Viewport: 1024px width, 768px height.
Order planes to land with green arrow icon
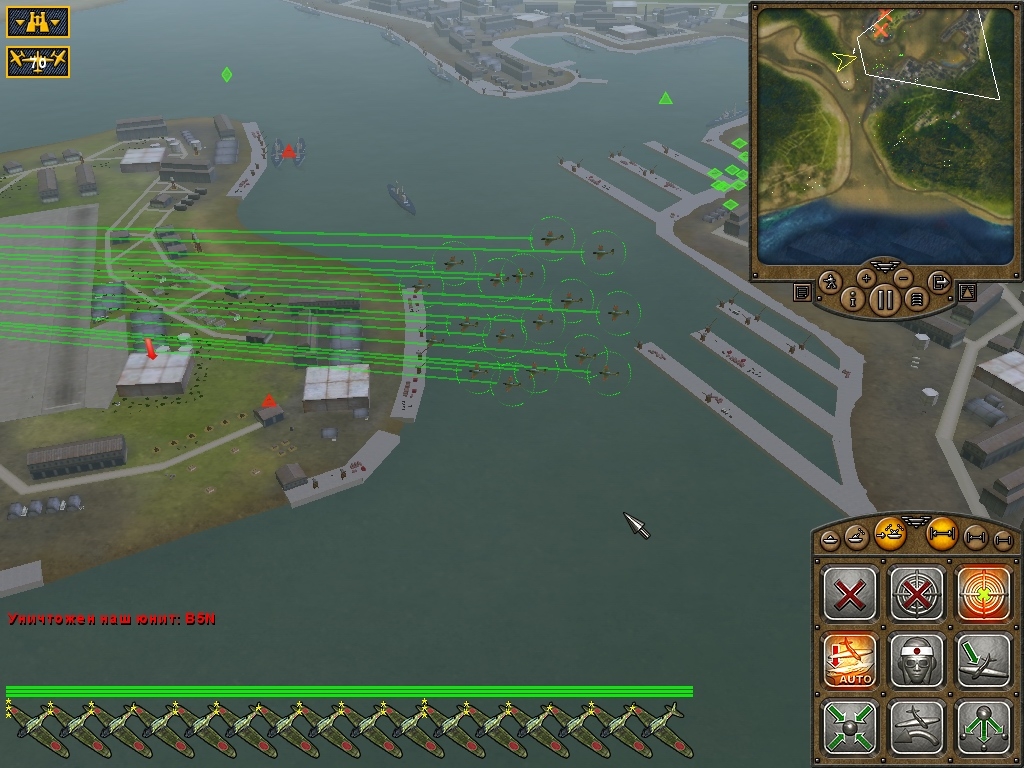pos(984,660)
